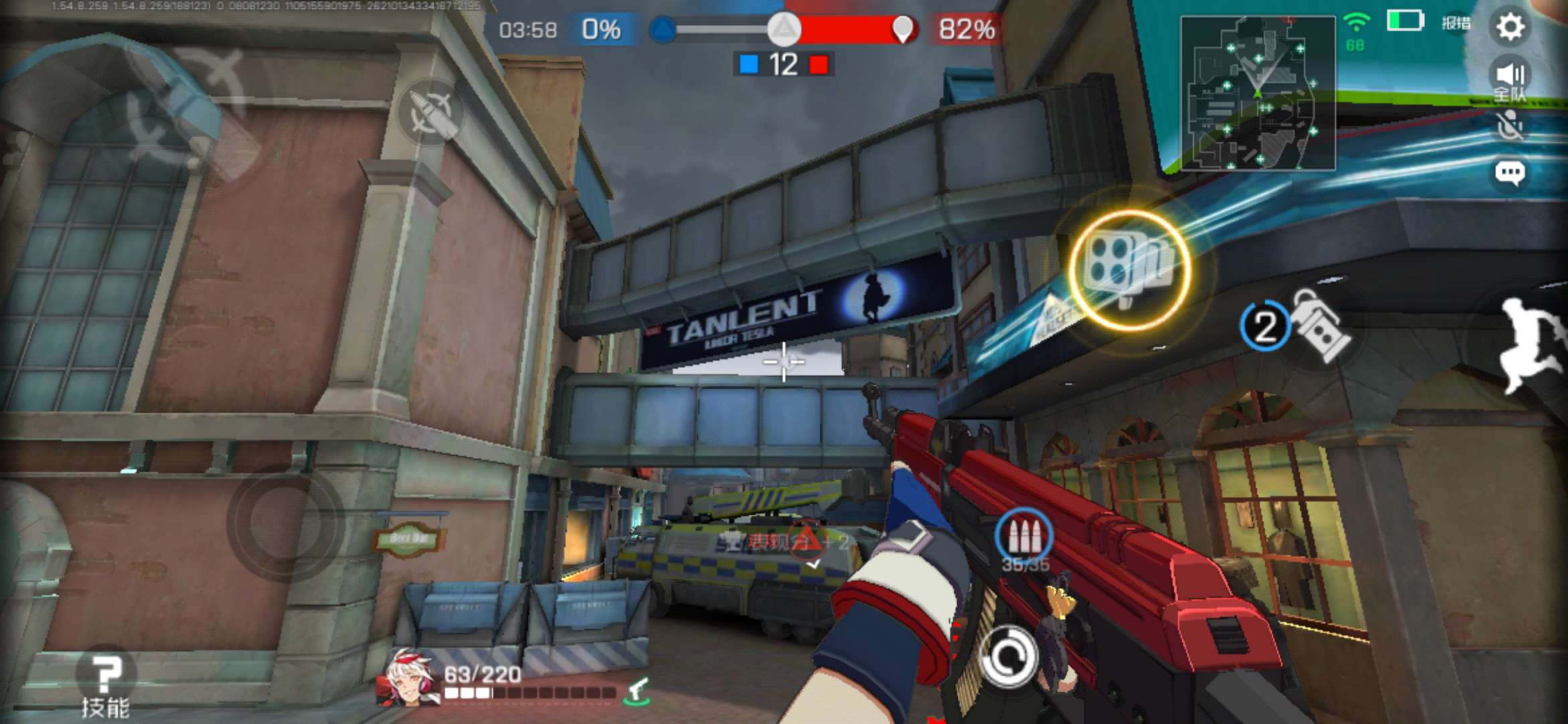This screenshot has height=724, width=1568.
Task: Tap the white-haired character portrait
Action: [409, 678]
